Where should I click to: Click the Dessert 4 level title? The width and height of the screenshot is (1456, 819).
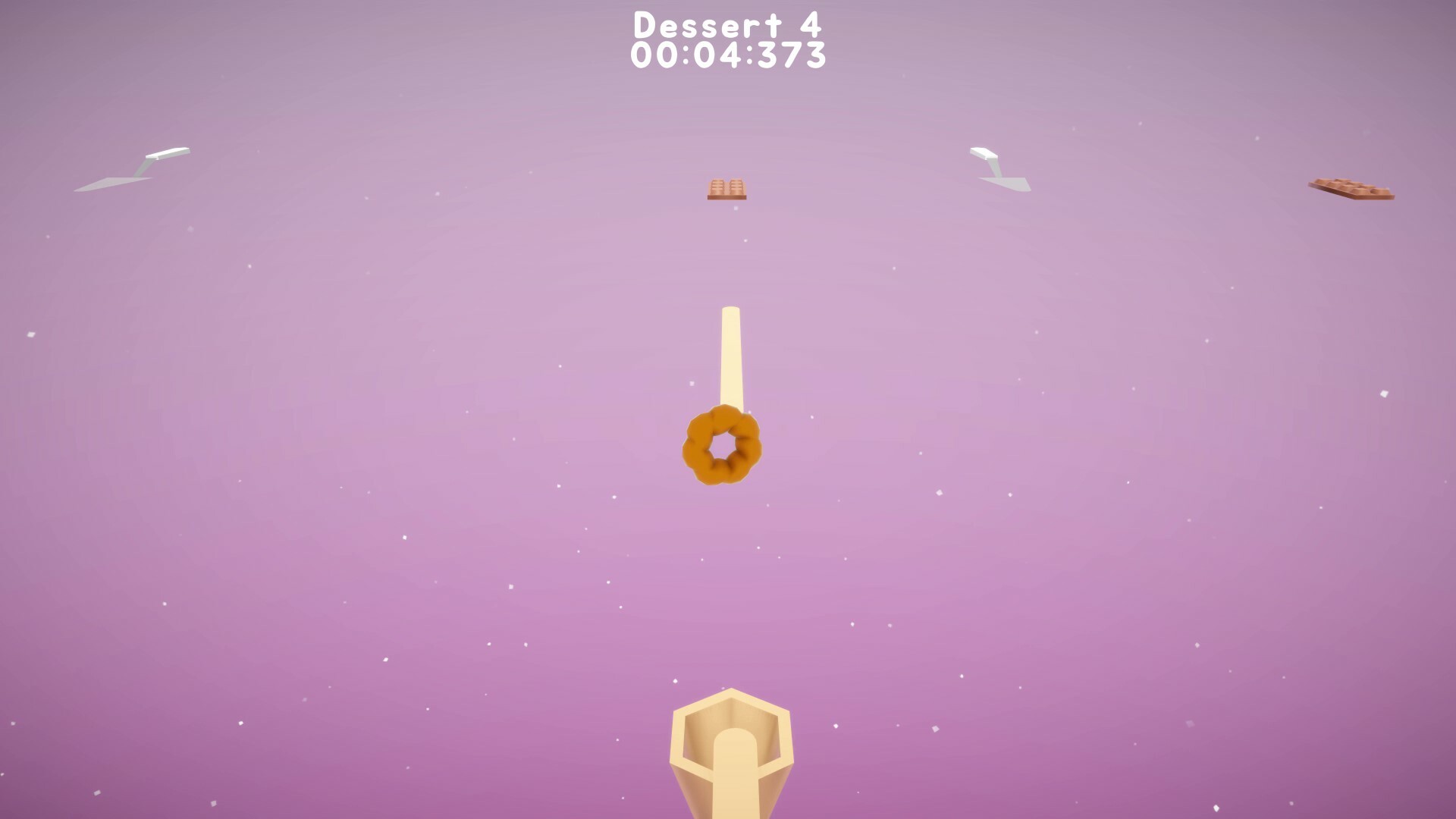[726, 23]
